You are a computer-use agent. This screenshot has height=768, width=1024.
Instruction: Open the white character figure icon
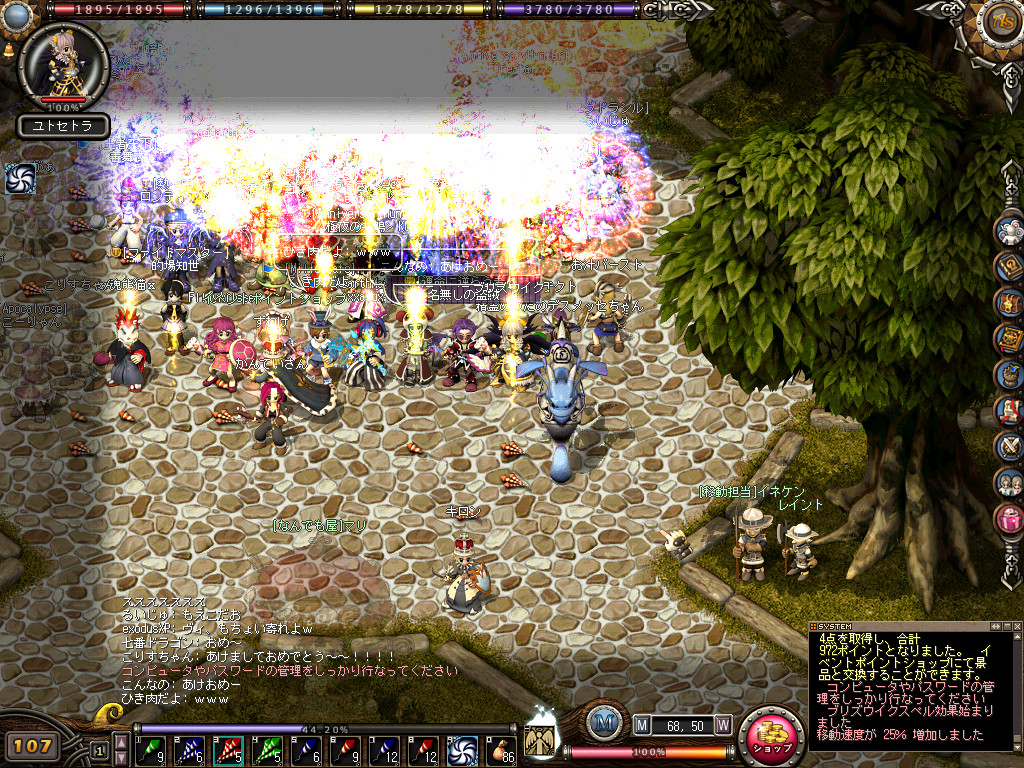tap(1009, 230)
